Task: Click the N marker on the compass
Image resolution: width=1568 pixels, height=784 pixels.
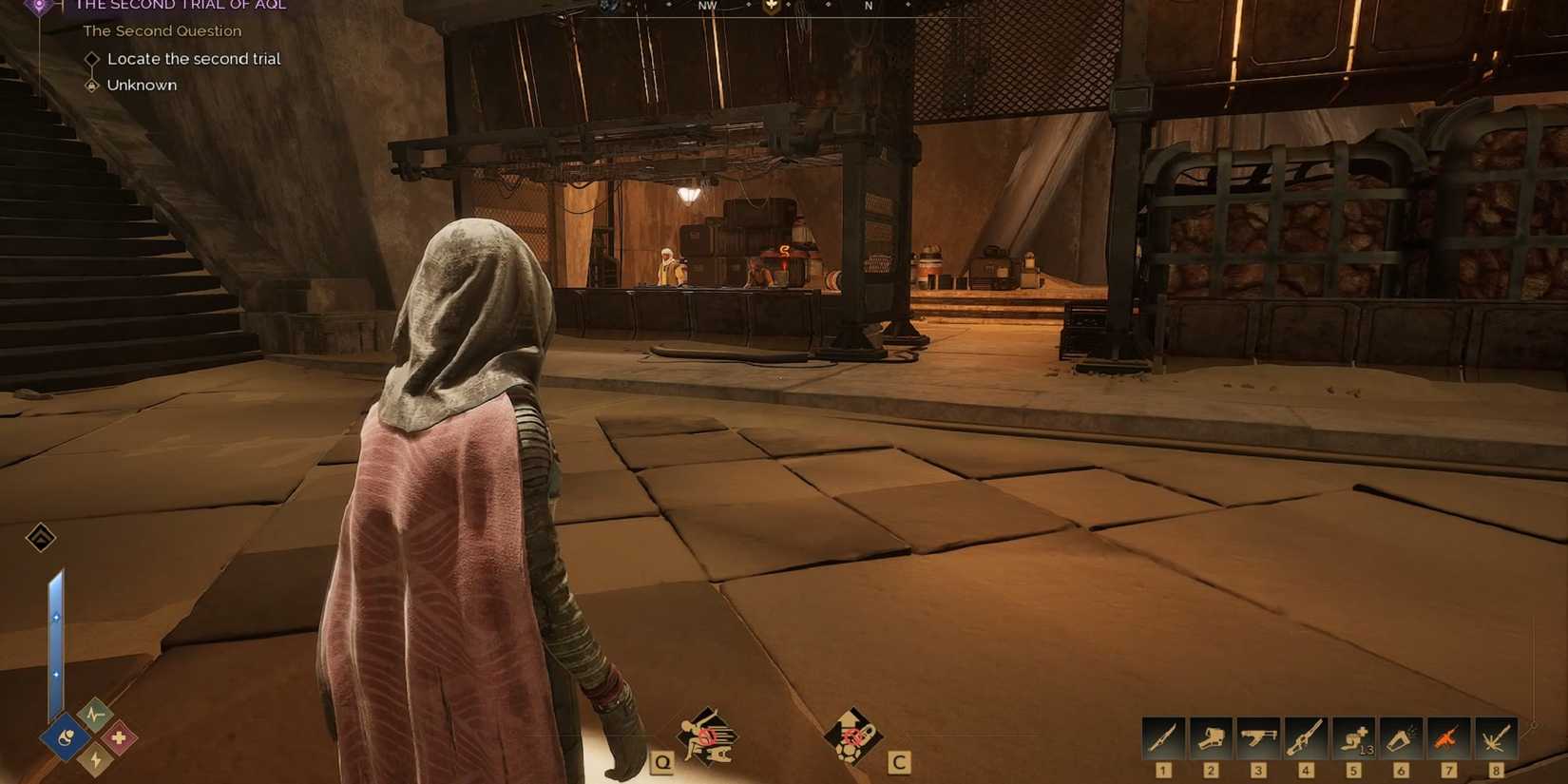Action: tap(867, 6)
